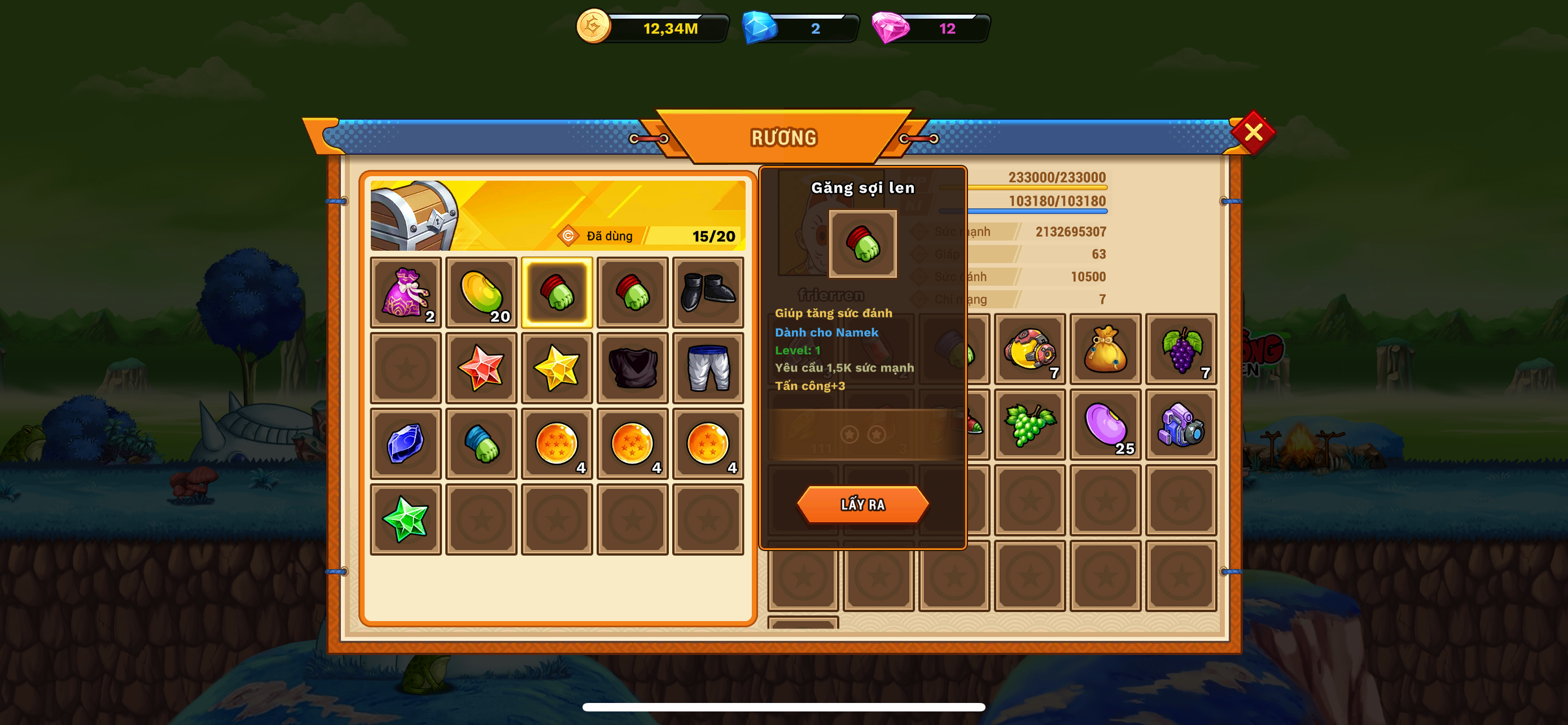Screen dimensions: 1568x725
Task: Select the black boots item
Action: (708, 293)
